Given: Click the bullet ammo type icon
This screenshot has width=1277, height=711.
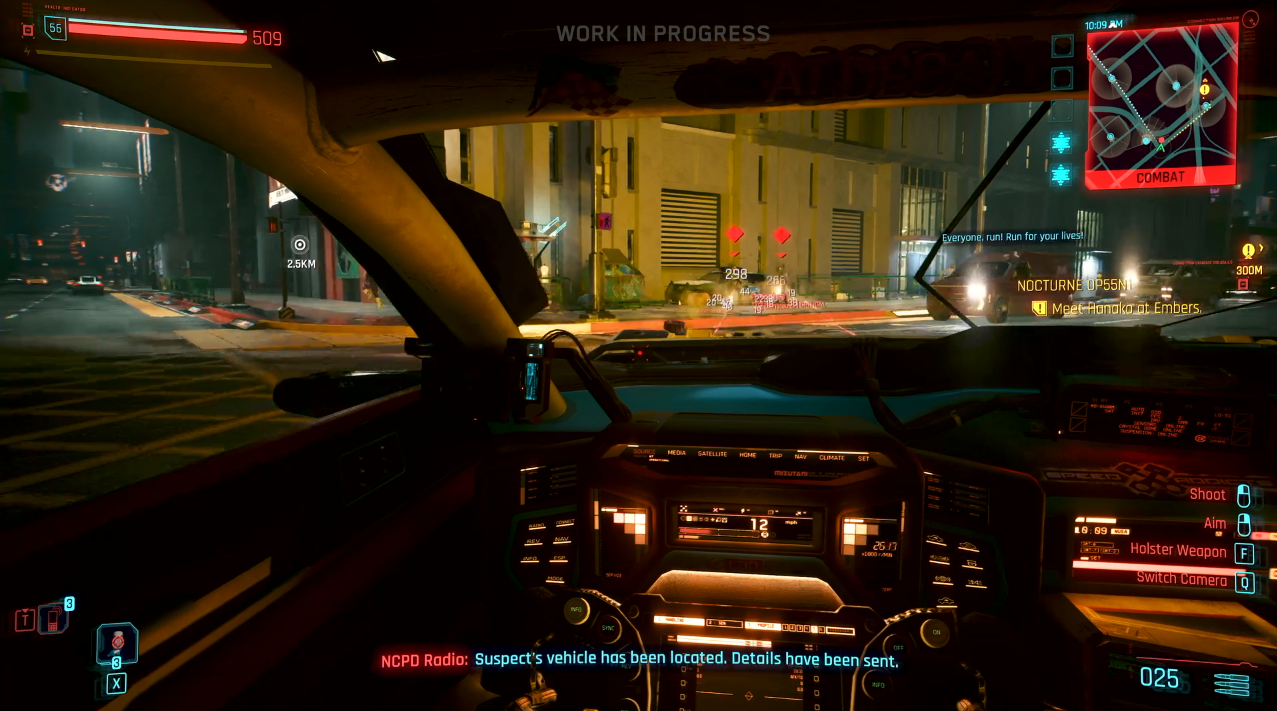Looking at the screenshot, I should (1231, 684).
